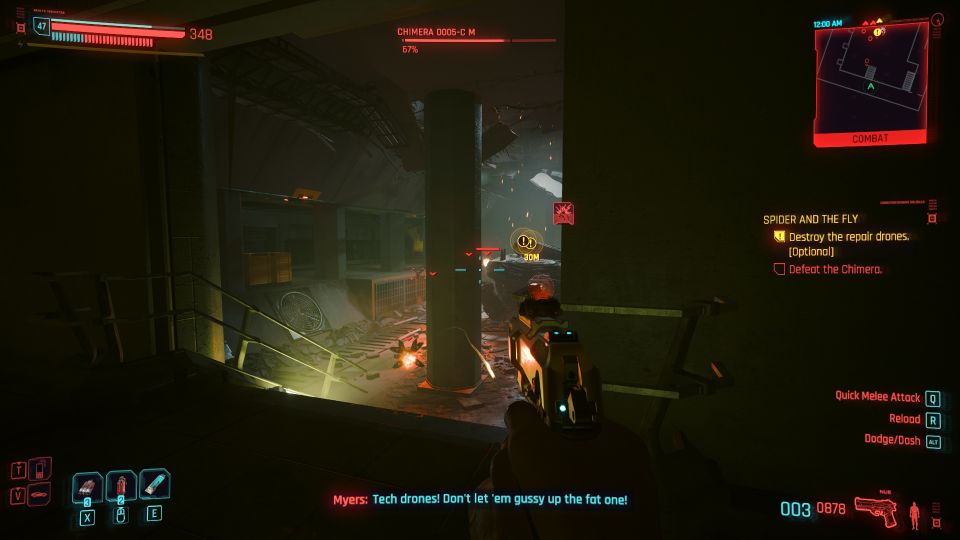Click the minimap in the corner
The width and height of the screenshot is (960, 540).
coord(869,78)
